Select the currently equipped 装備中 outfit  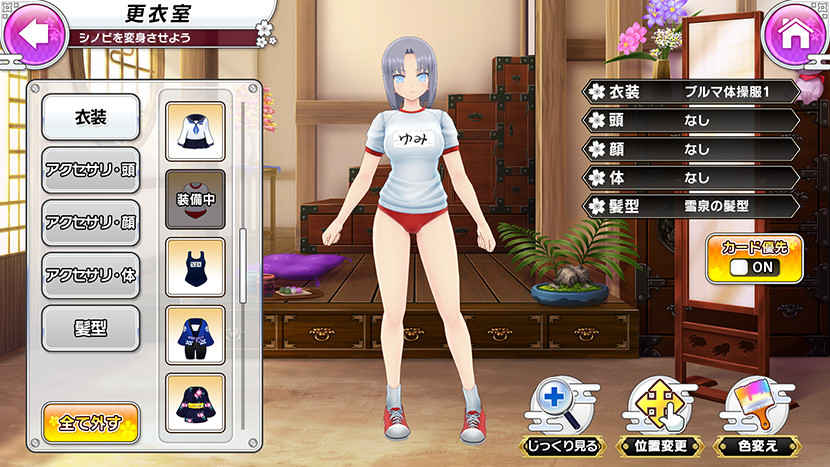point(194,199)
